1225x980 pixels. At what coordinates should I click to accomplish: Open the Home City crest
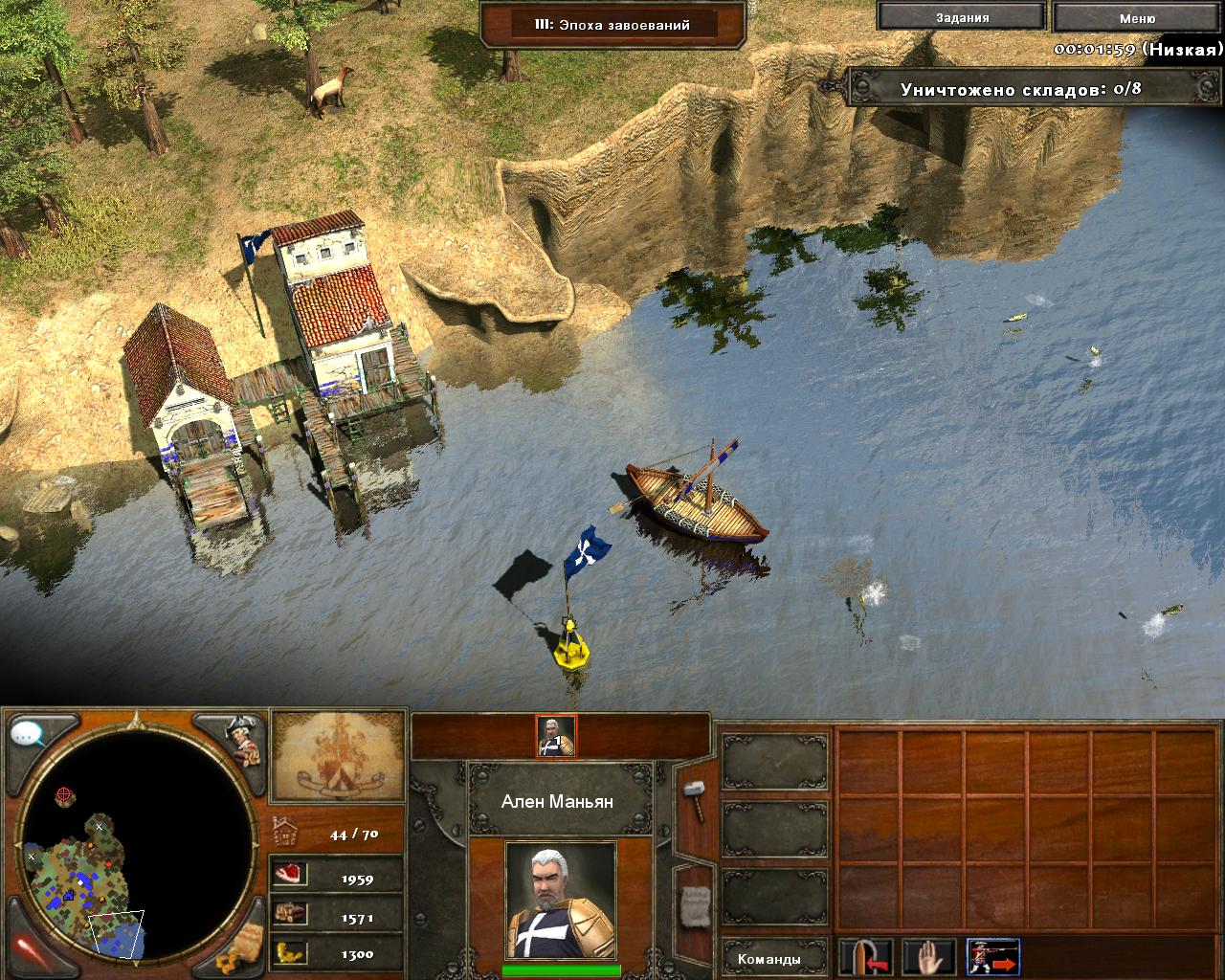click(x=338, y=756)
